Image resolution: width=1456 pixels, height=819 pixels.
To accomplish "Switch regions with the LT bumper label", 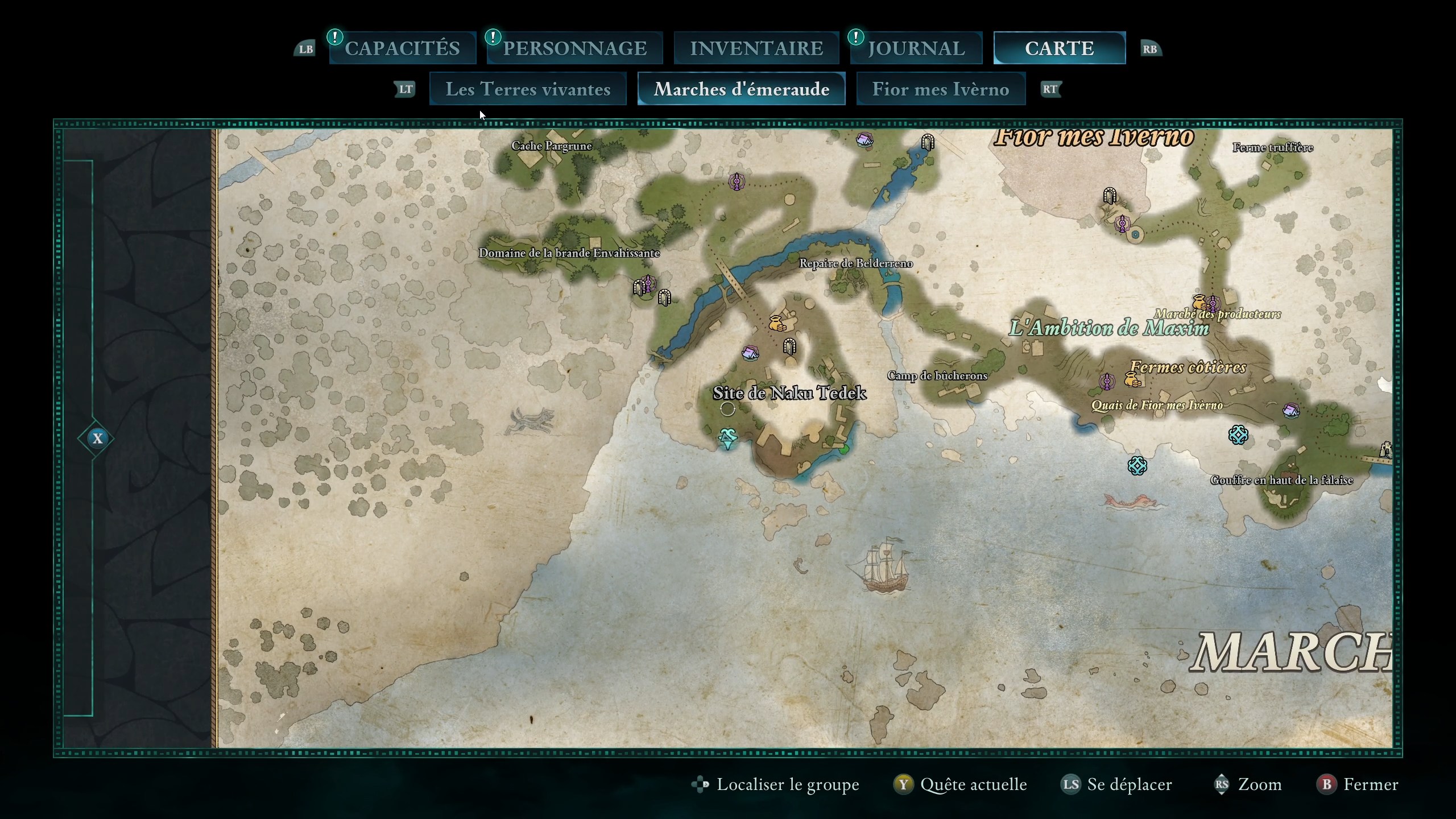I will point(405,89).
